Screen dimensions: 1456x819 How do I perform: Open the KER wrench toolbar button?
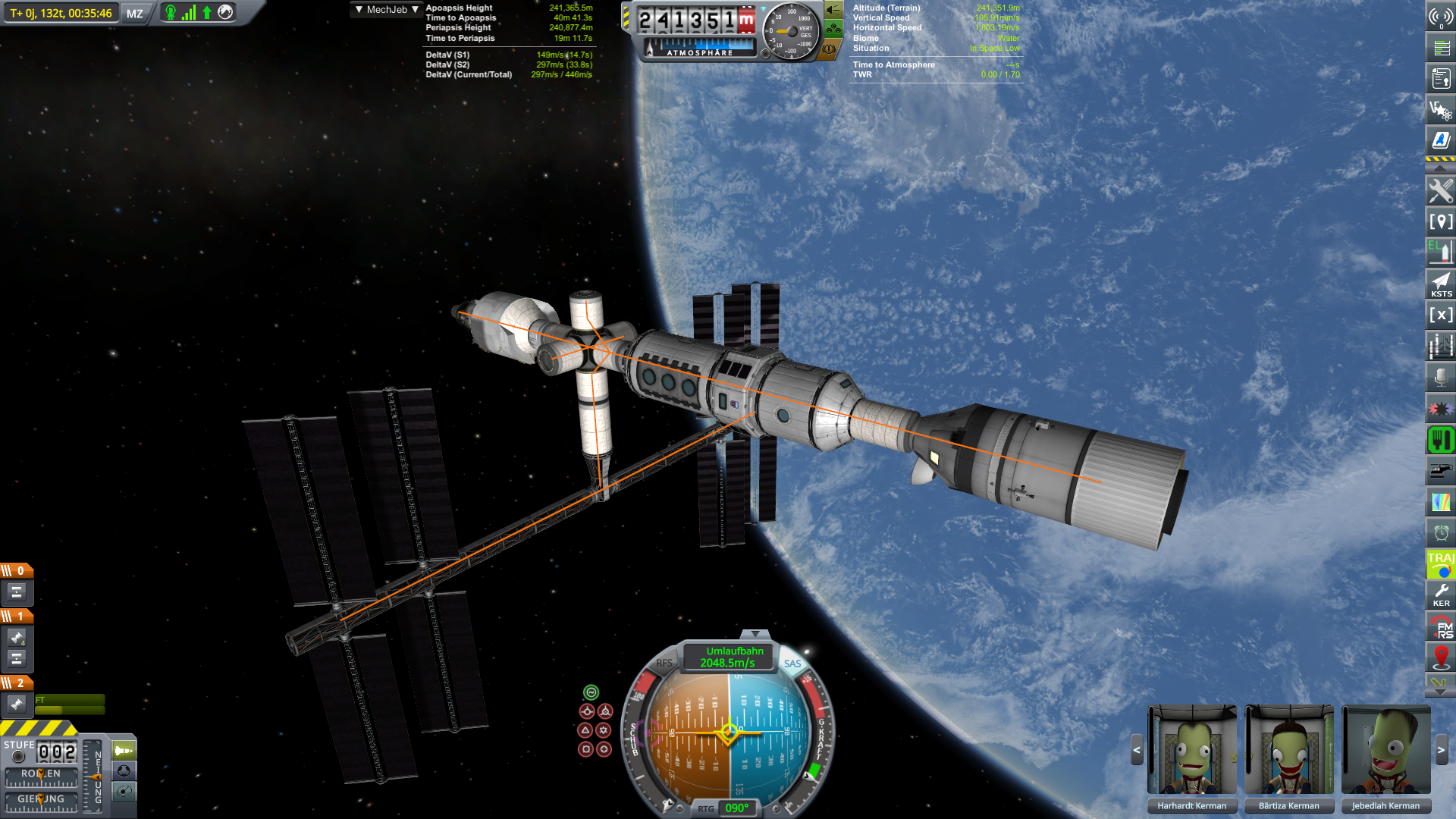1441,594
